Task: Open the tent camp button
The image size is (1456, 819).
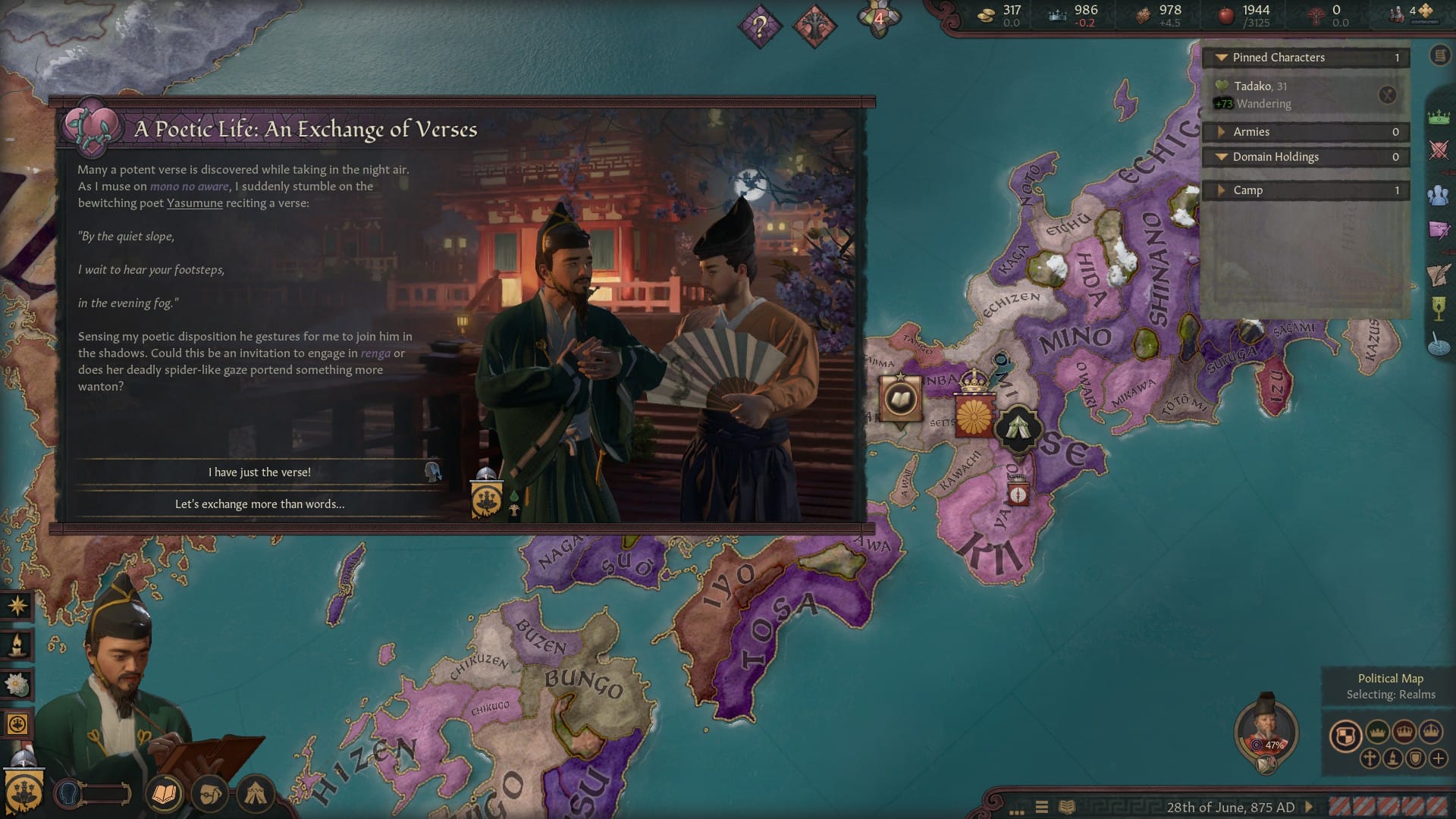Action: click(255, 794)
